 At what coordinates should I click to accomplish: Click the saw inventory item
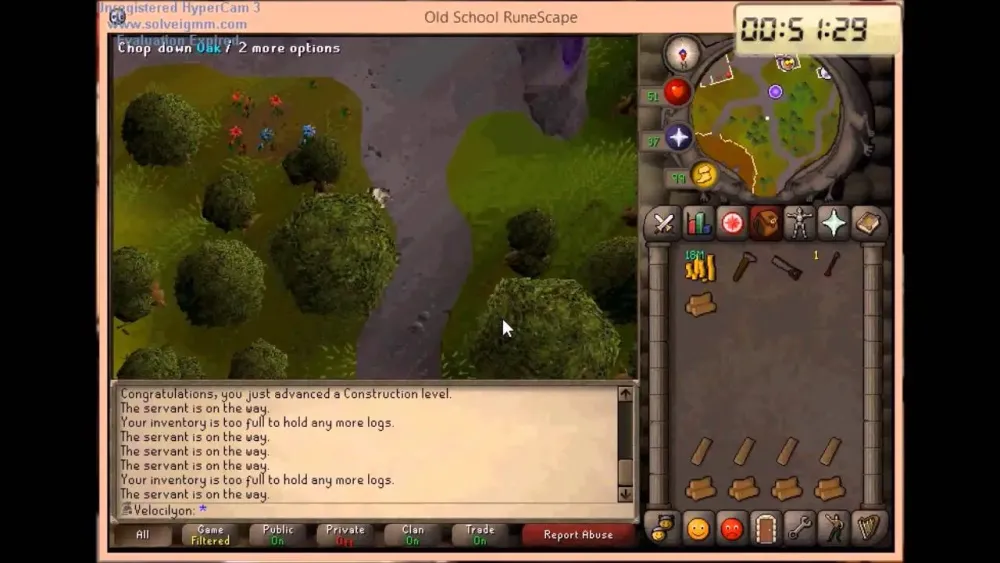pyautogui.click(x=786, y=267)
